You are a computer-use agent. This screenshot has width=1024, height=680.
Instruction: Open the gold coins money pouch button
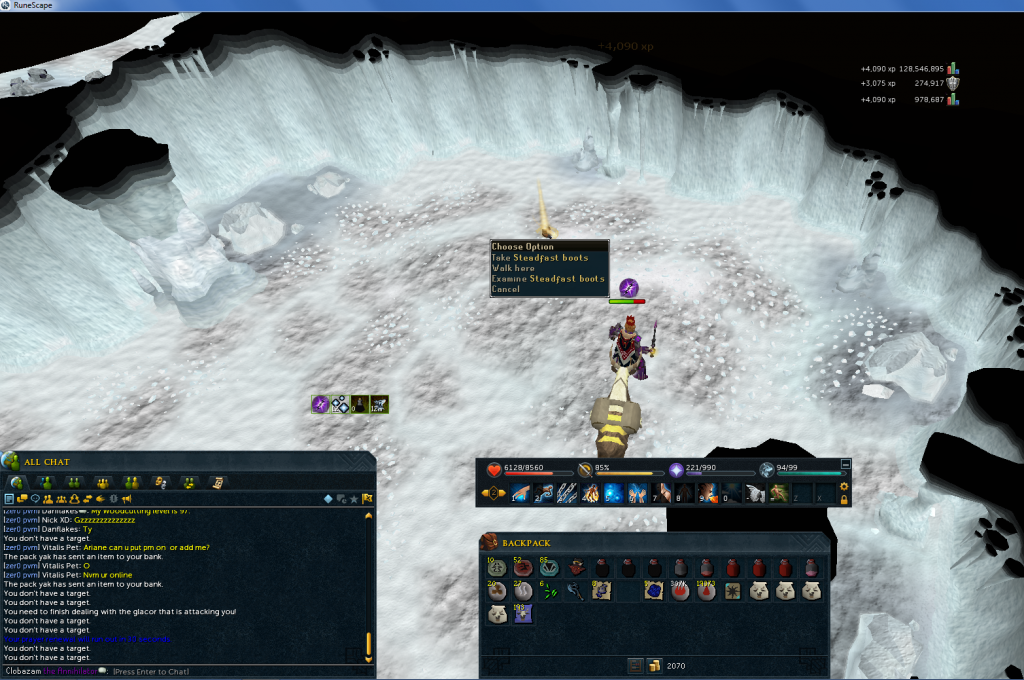[x=655, y=665]
